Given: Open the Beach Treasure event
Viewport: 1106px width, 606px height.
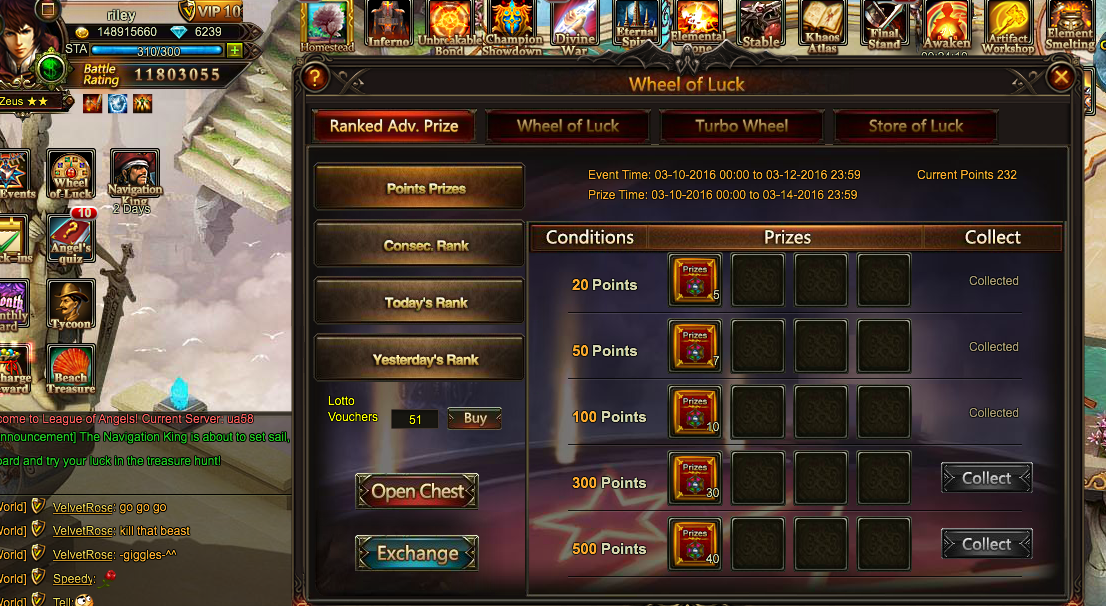Looking at the screenshot, I should point(71,369).
